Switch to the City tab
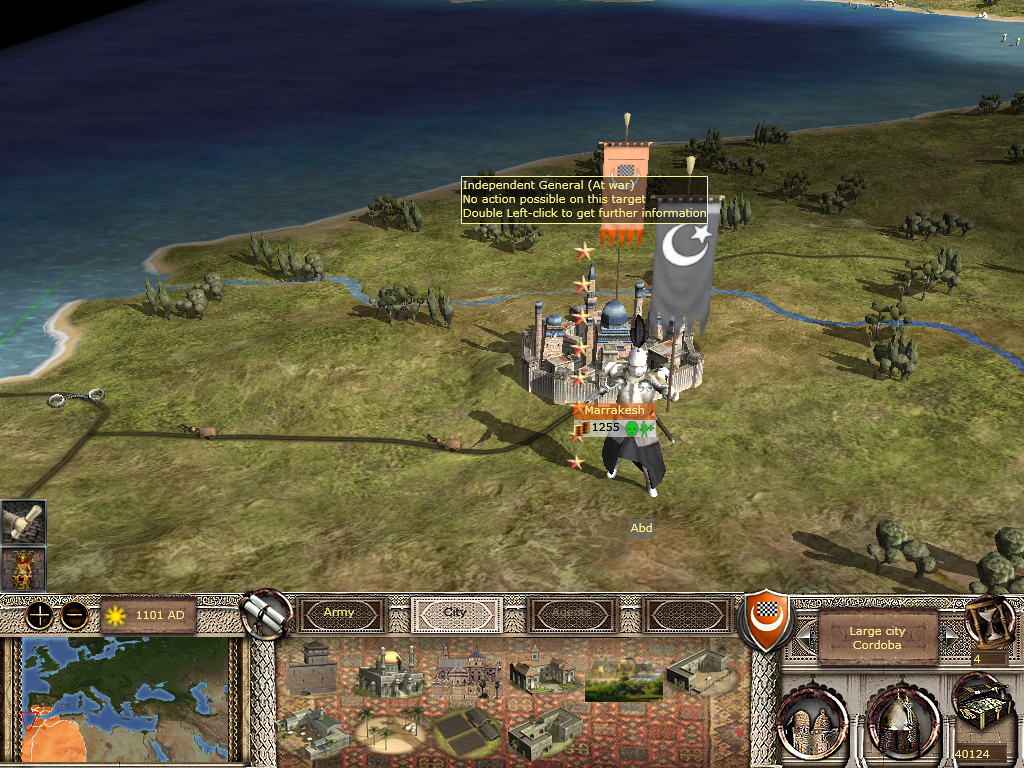 [x=456, y=613]
